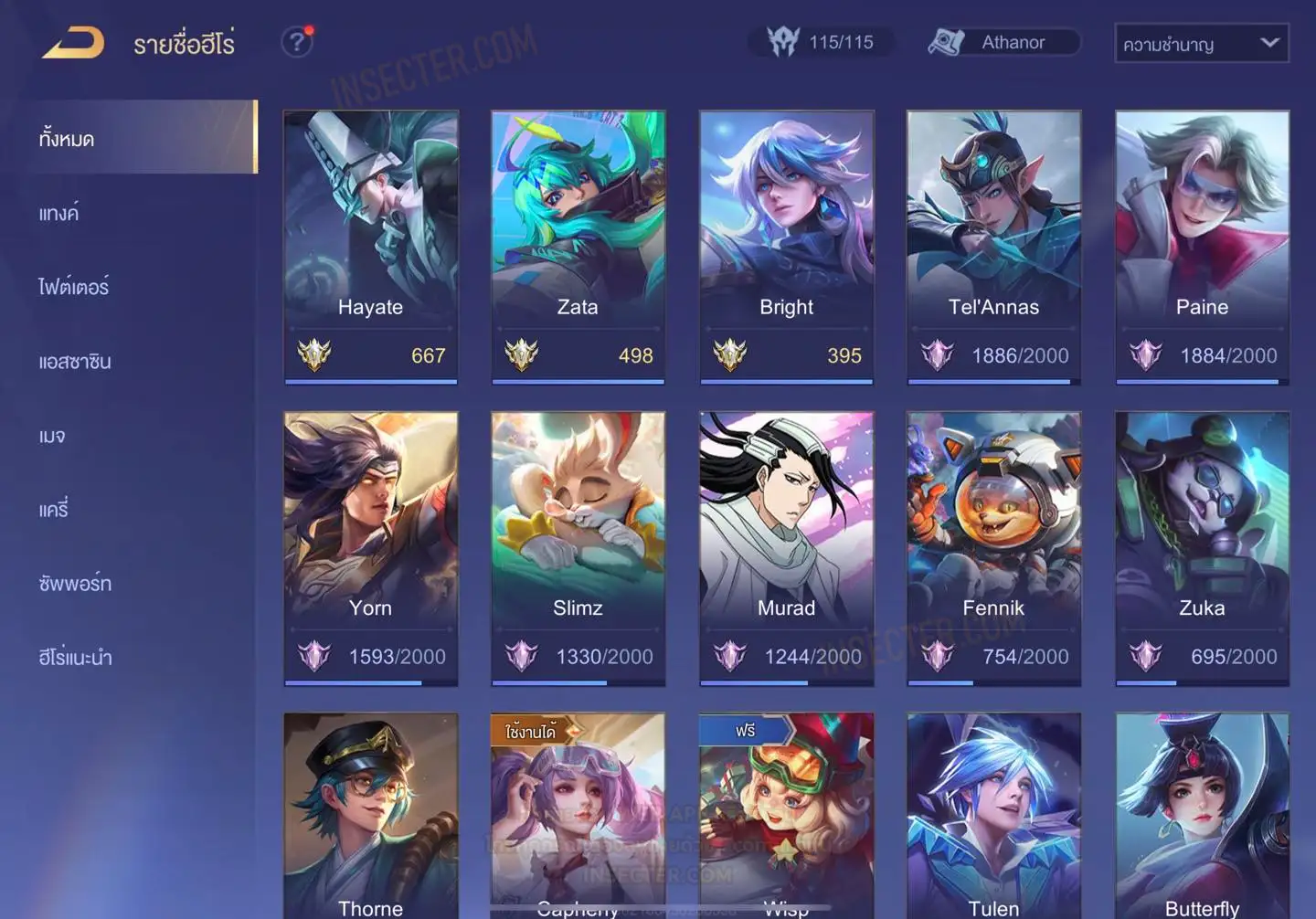The width and height of the screenshot is (1316, 919).
Task: Filter heroes by Mage (เมจ)
Action: 52,436
